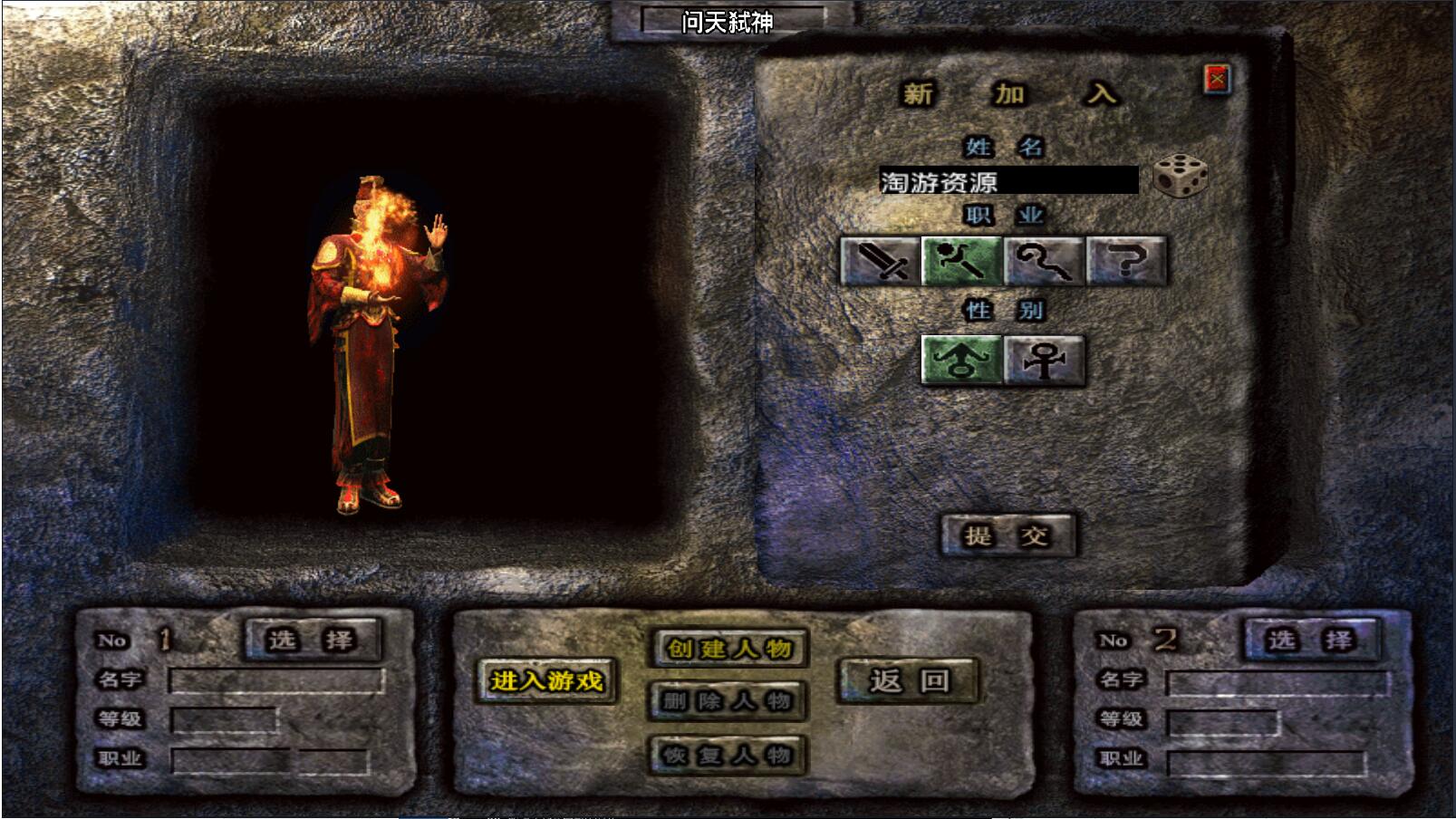Select the question mark class

point(1125,261)
